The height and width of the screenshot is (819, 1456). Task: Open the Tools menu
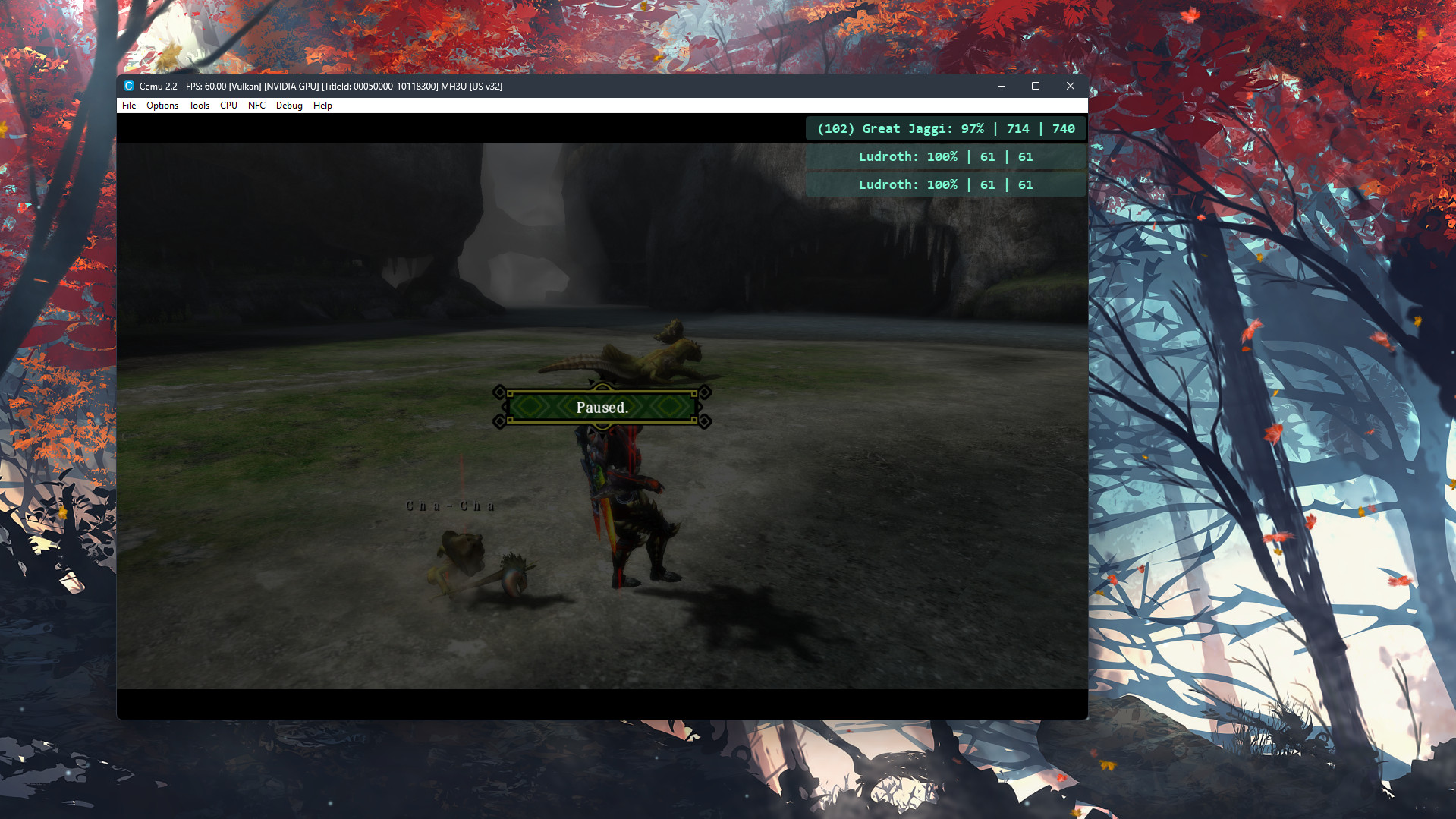click(x=199, y=106)
